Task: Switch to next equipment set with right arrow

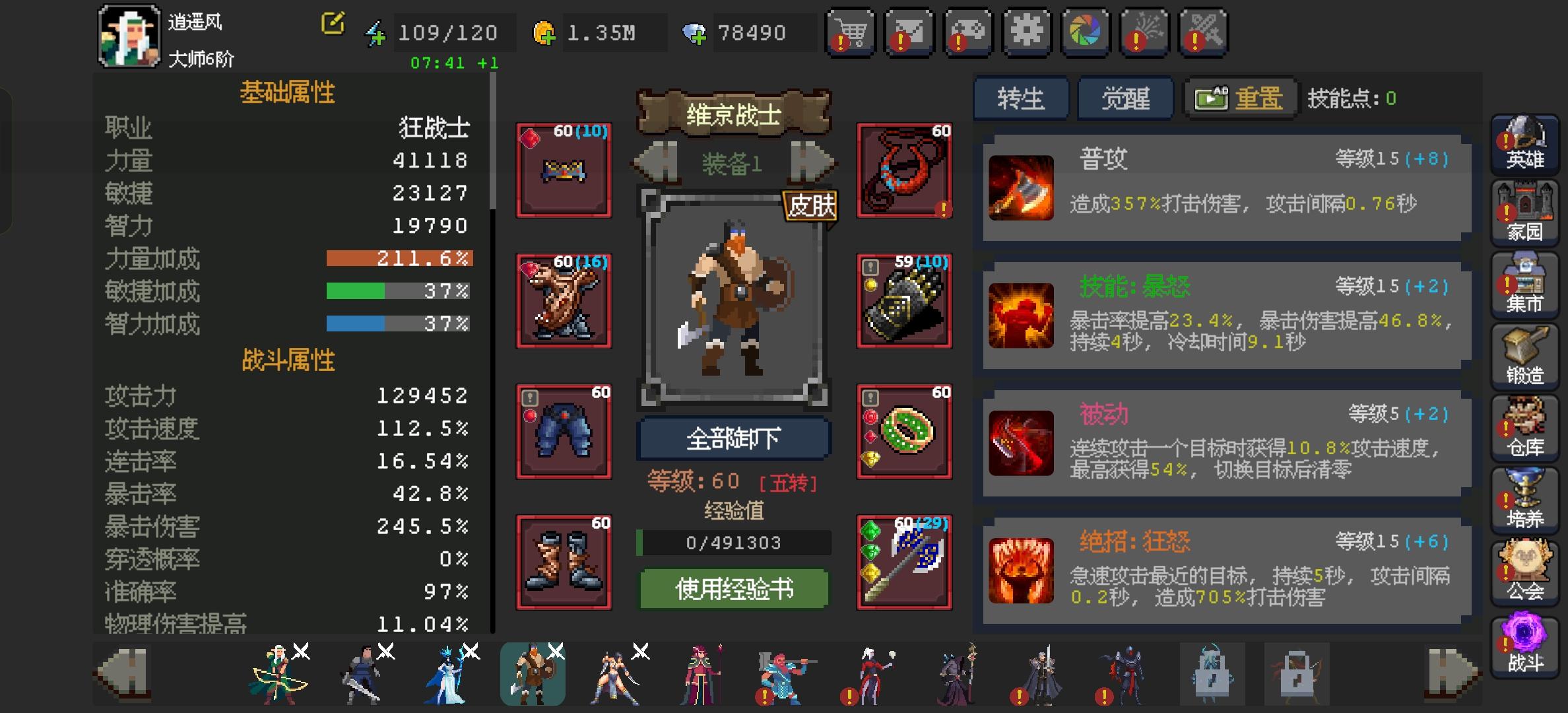Action: (812, 164)
